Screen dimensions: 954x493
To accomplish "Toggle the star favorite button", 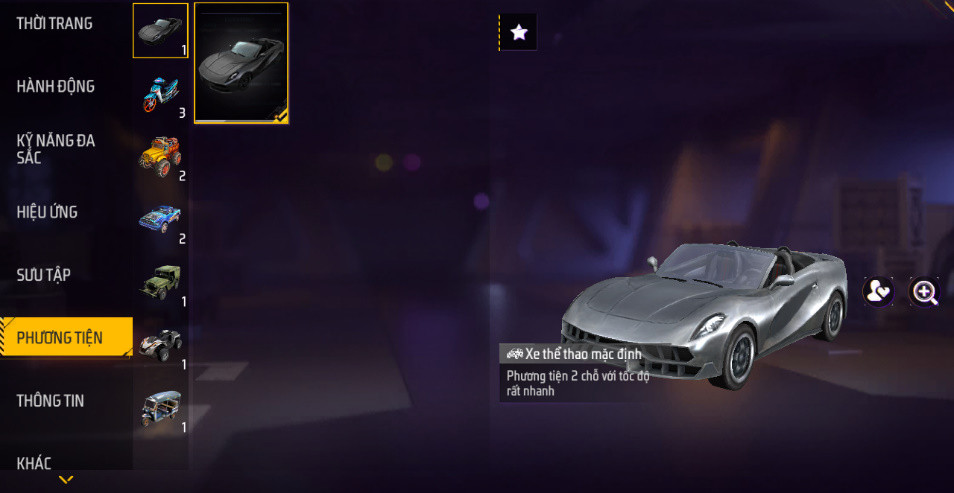I will coord(518,32).
